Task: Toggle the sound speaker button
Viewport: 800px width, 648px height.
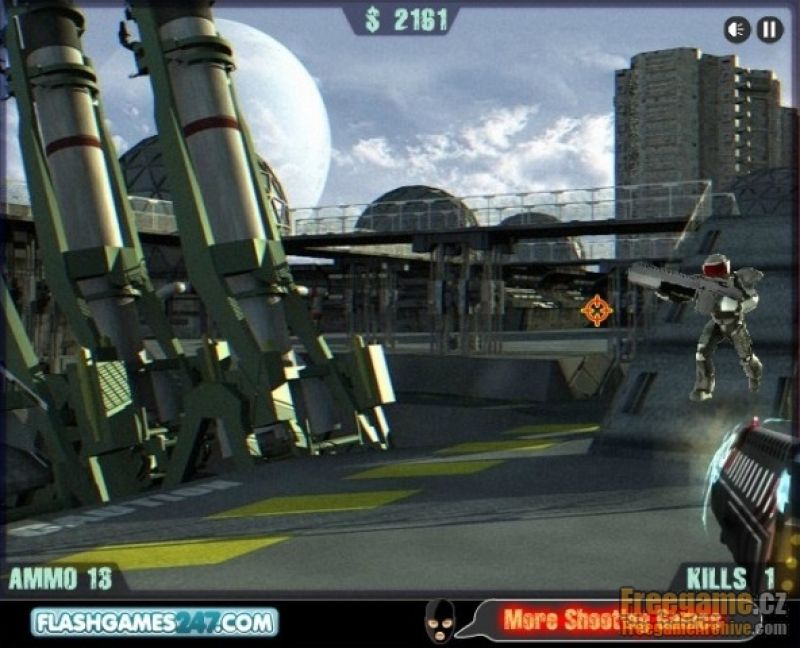Action: (x=737, y=30)
